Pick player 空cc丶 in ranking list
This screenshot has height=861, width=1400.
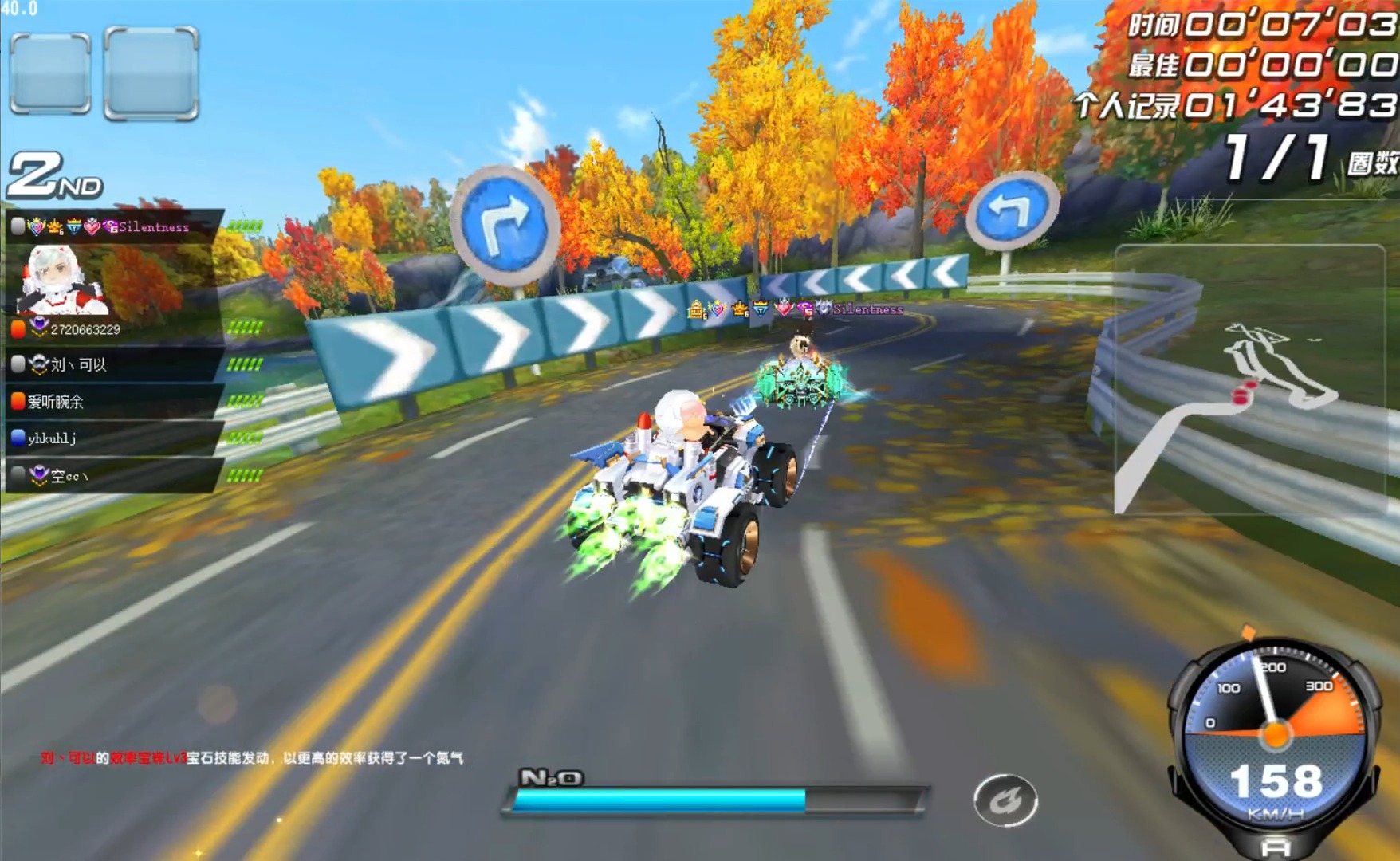pos(116,476)
